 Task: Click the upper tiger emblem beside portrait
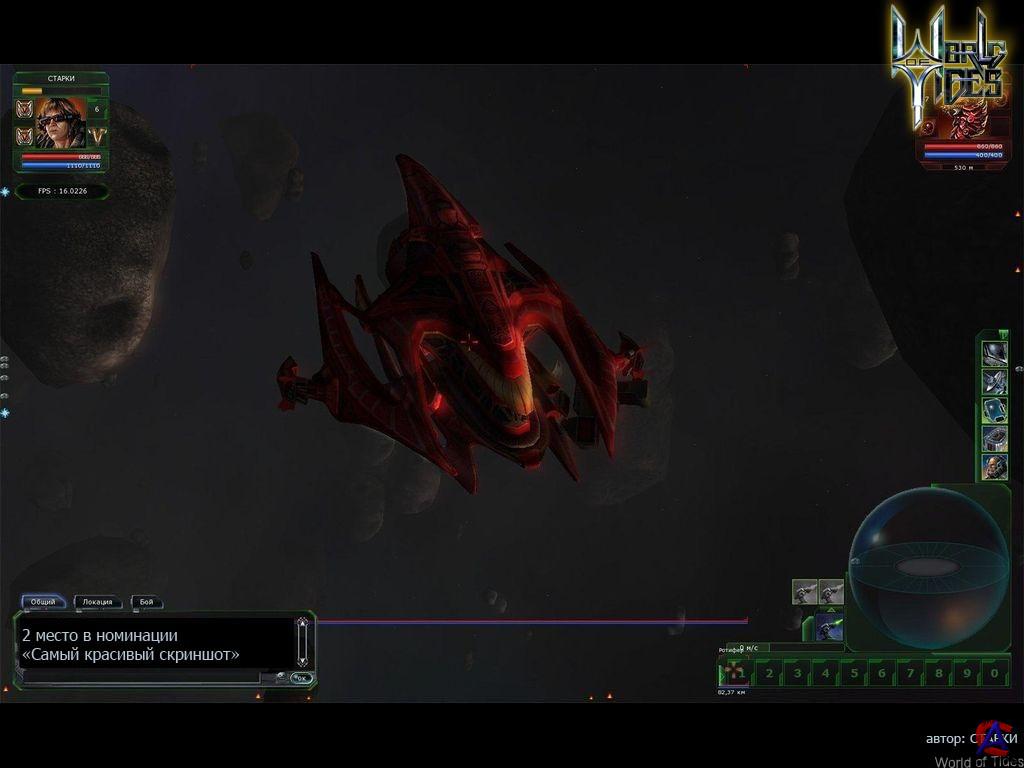[x=25, y=109]
